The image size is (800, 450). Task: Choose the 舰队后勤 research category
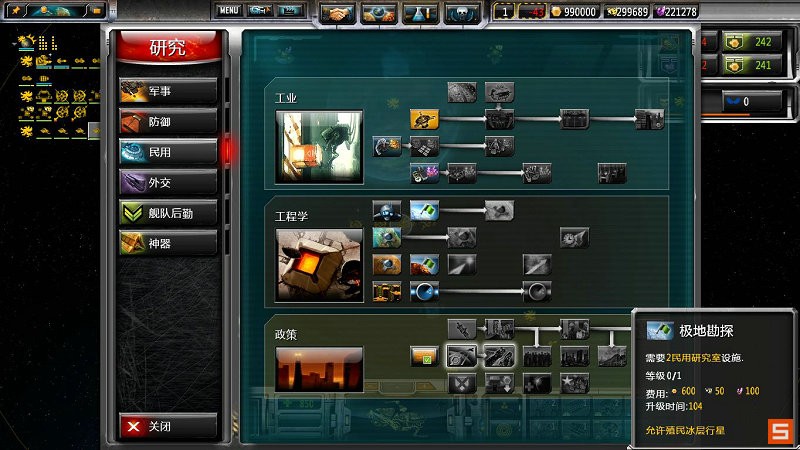coord(167,212)
